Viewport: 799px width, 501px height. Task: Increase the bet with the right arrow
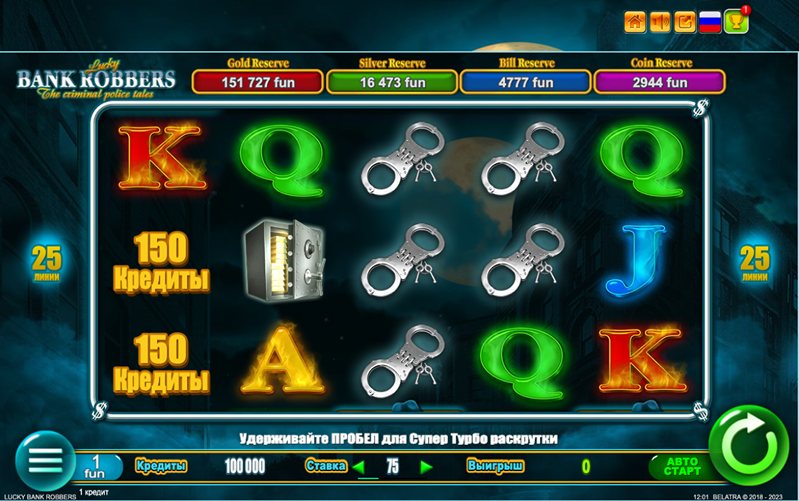427,466
